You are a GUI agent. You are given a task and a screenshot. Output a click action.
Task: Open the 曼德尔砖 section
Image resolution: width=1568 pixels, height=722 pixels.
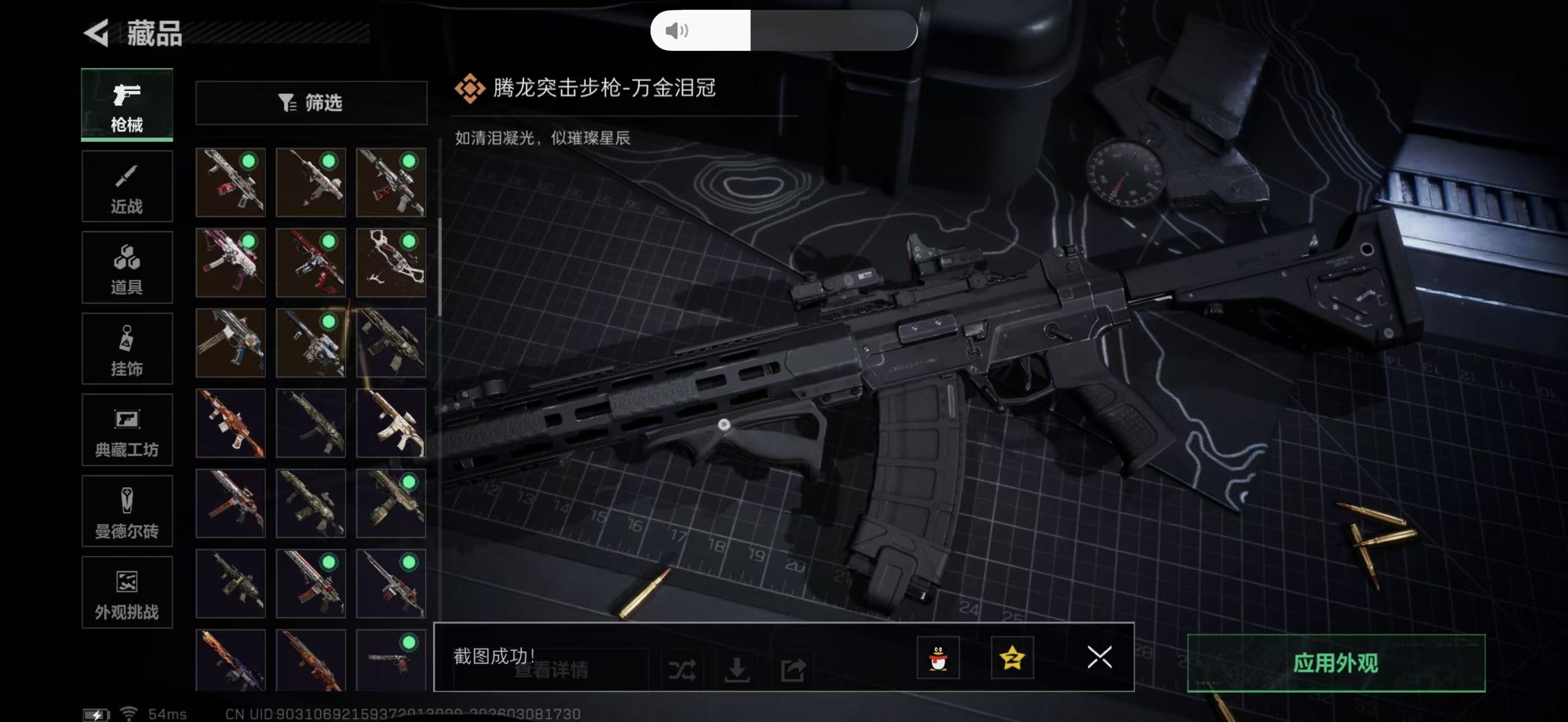pos(127,513)
